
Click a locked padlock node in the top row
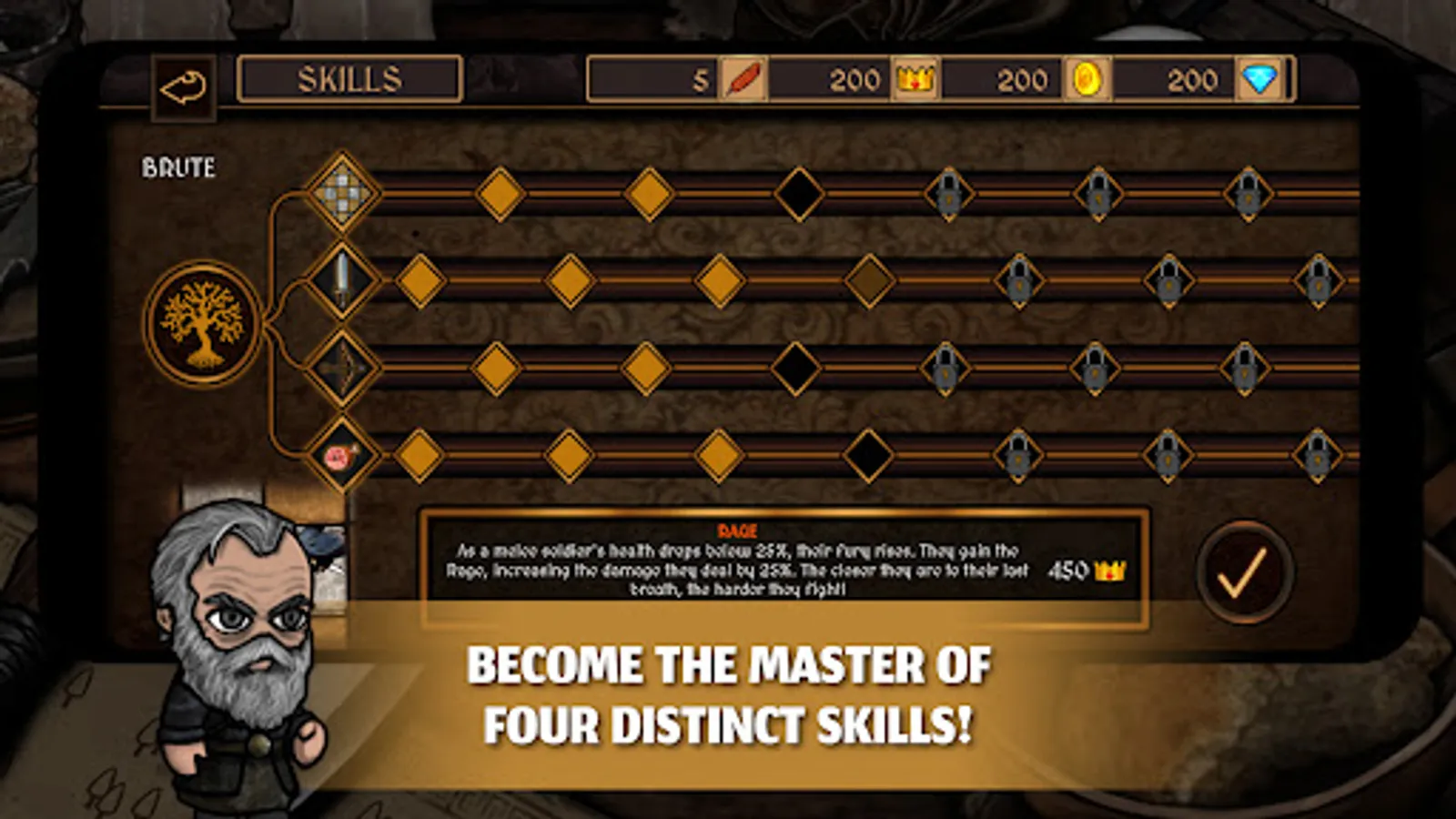pos(947,194)
